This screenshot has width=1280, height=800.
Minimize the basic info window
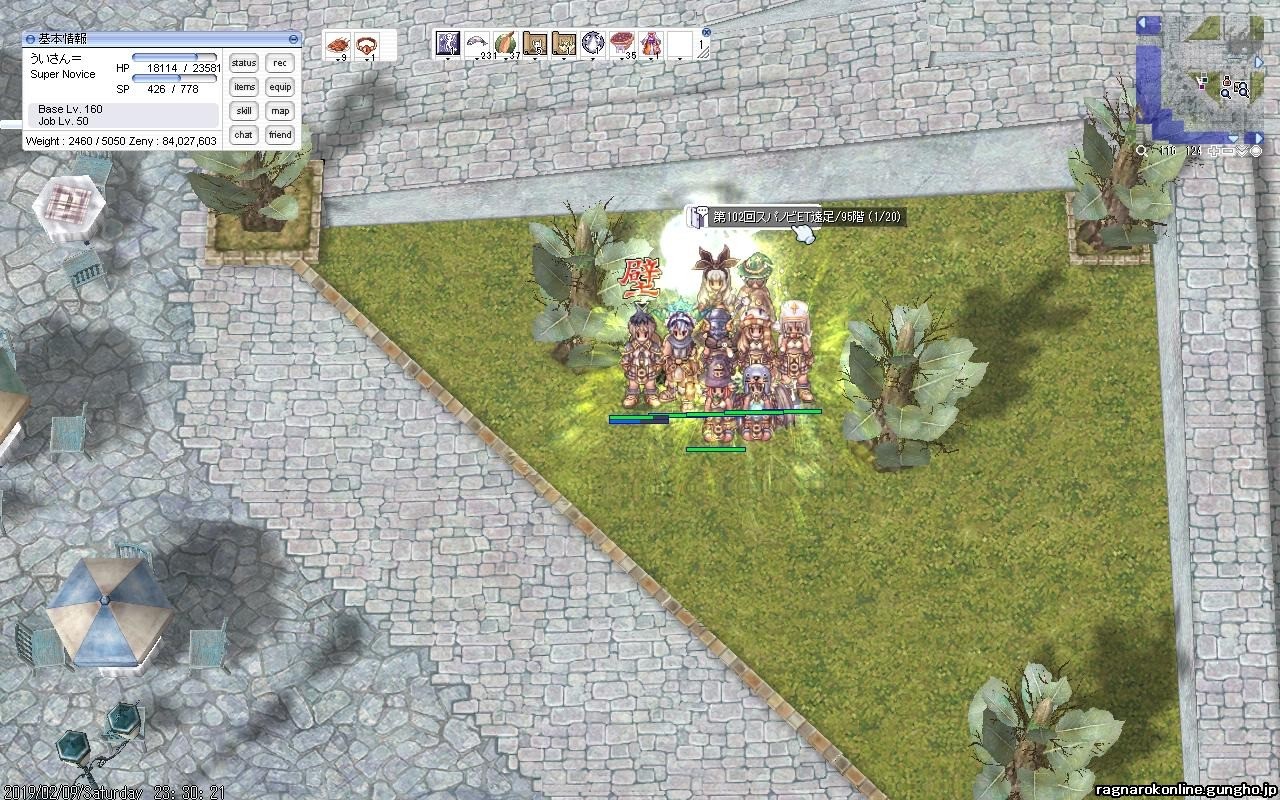point(293,38)
